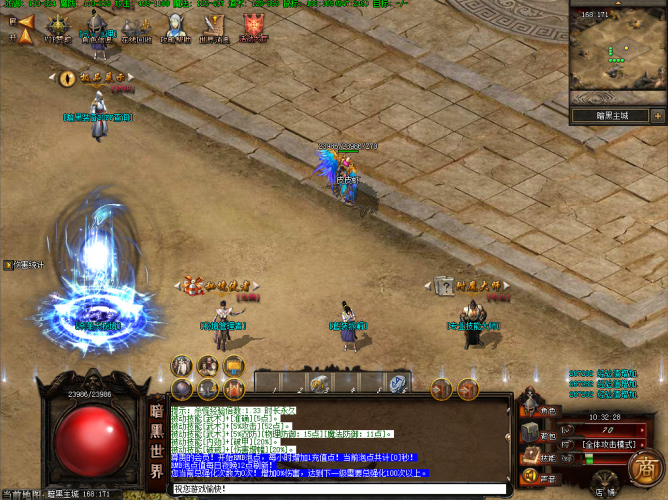The width and height of the screenshot is (668, 500).
Task: Click the minimap of 暗黑主城
Action: (x=614, y=54)
